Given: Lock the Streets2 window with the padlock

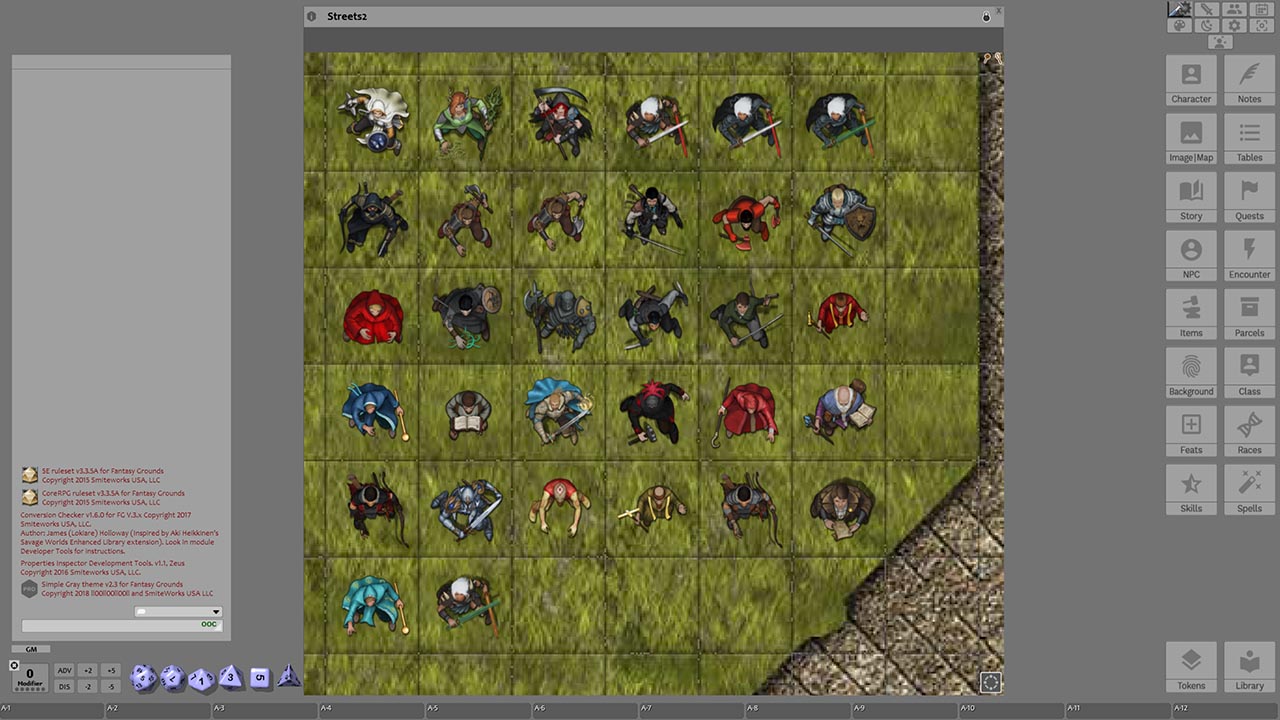Looking at the screenshot, I should tap(986, 16).
